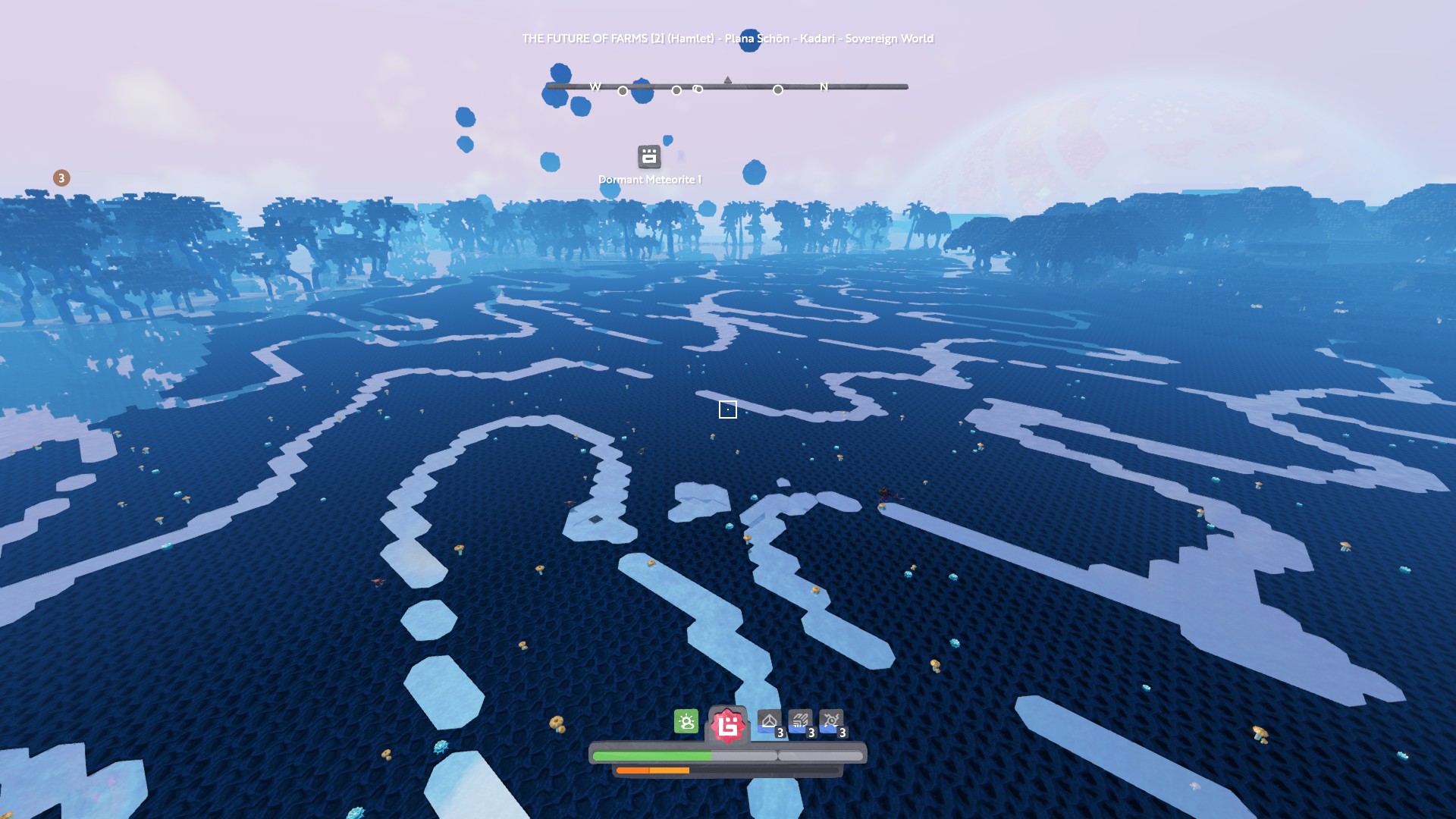Click the green health bar segment
Viewport: 1456px width, 819px height.
point(652,756)
